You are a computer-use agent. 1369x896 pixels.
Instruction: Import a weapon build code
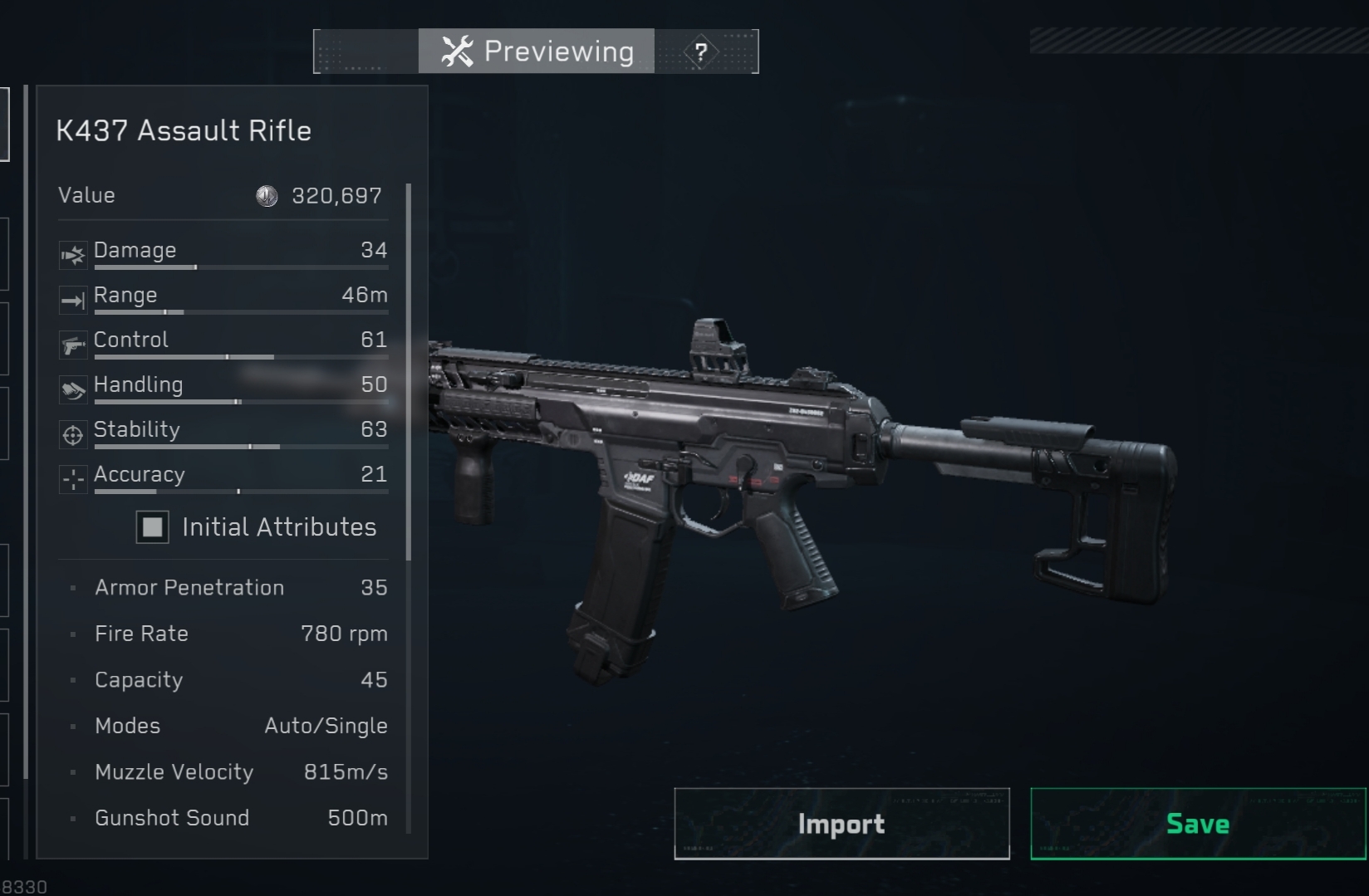click(x=841, y=824)
